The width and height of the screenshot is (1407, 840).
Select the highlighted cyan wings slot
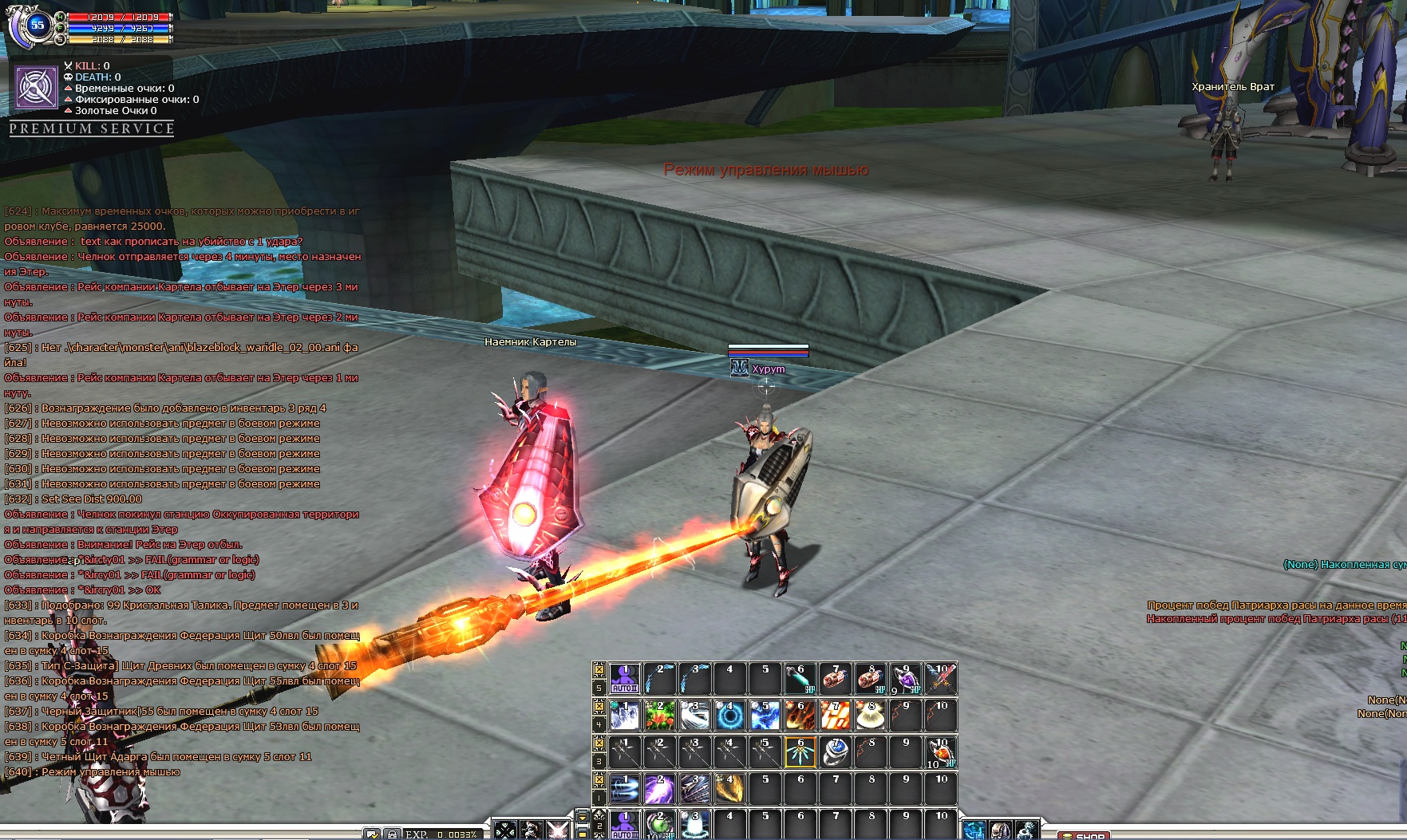pos(800,752)
